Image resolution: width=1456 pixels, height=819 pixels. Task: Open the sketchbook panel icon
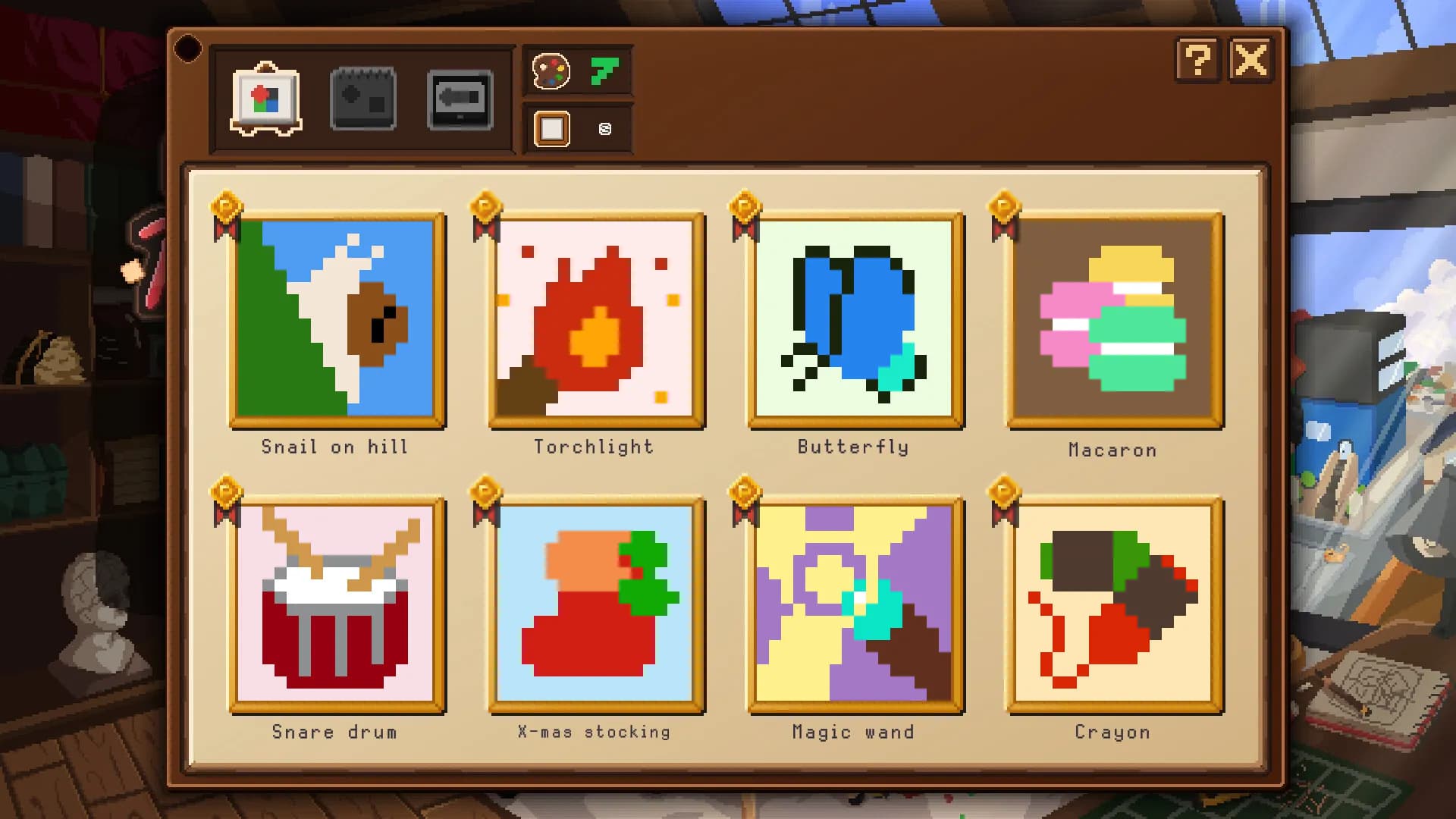(362, 98)
